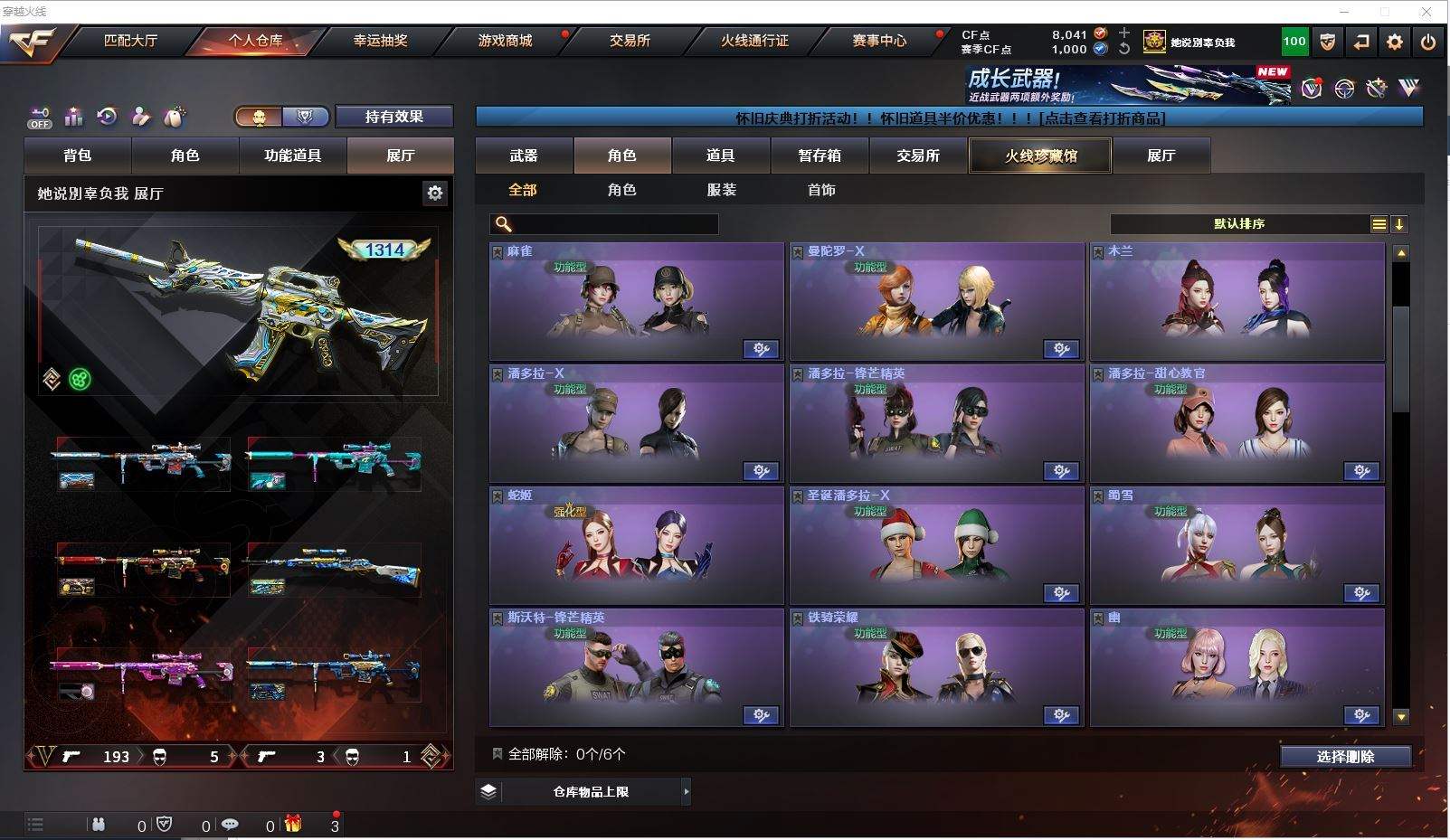Click the 持有效果 button
Screen dimensions: 1450x840
click(393, 117)
